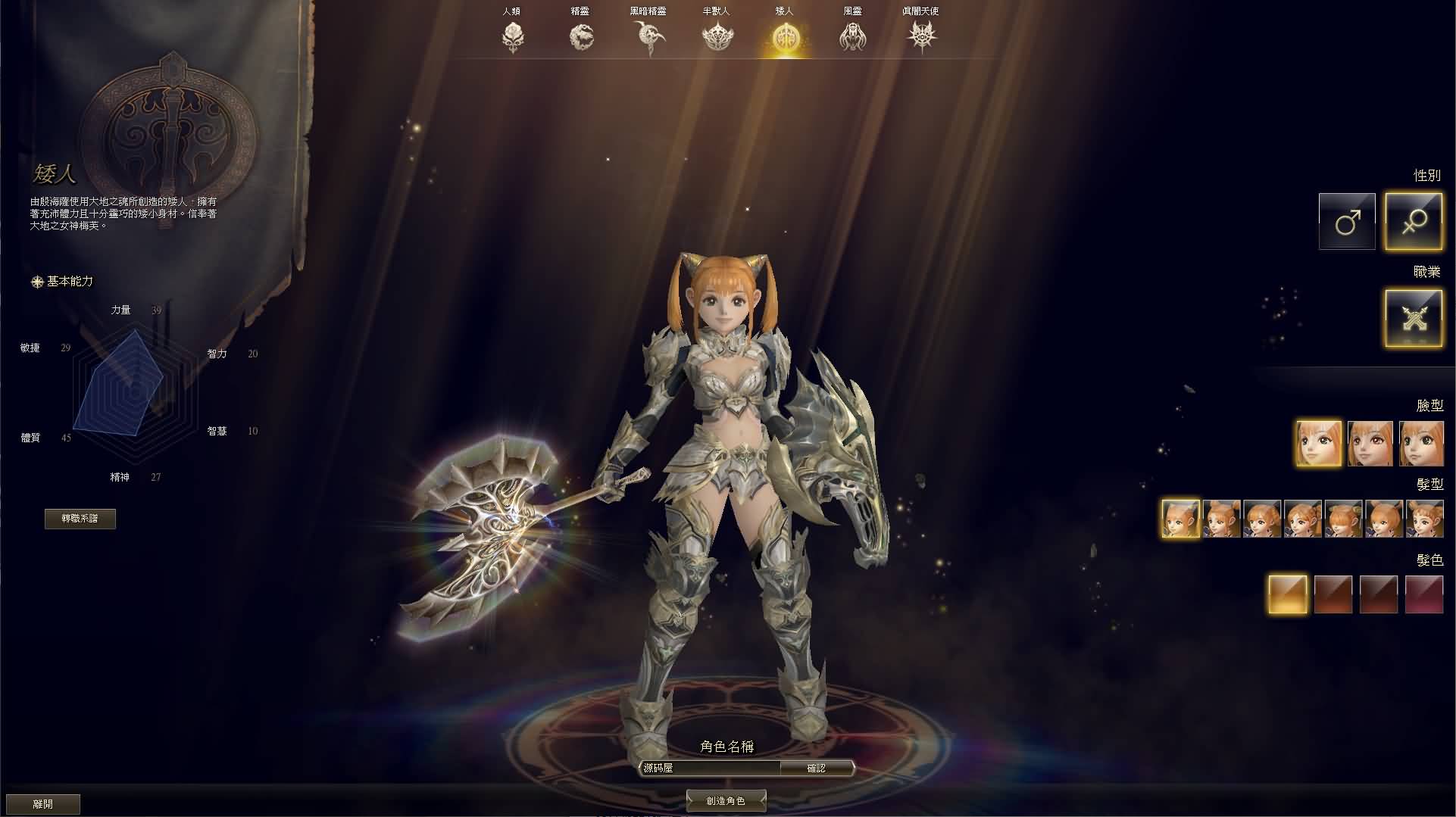Pick the 半獸人 Orc race icon
The width and height of the screenshot is (1456, 817).
[717, 34]
